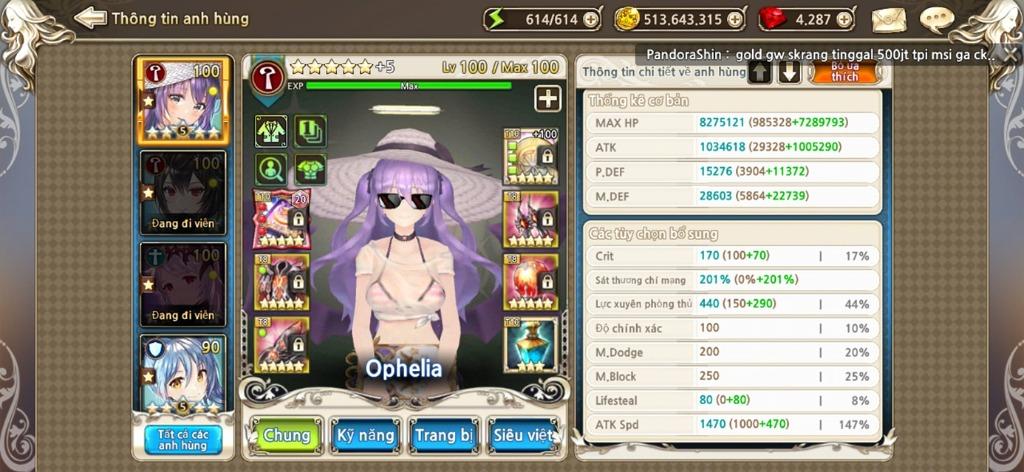
Task: Click the white plus button on the hero panel
Action: 547,98
